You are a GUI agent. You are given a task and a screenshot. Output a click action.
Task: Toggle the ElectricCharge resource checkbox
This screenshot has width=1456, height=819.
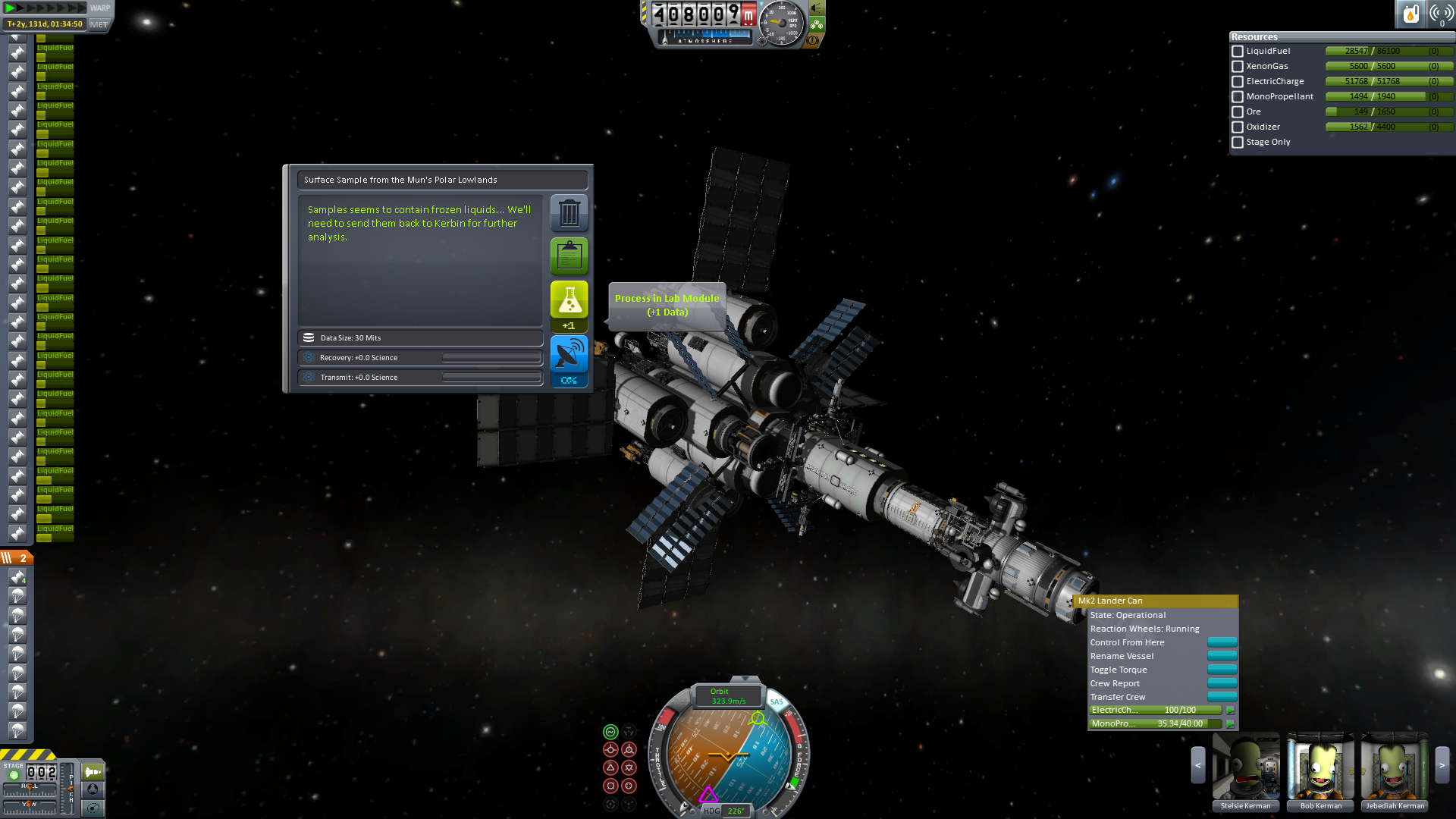[1238, 82]
